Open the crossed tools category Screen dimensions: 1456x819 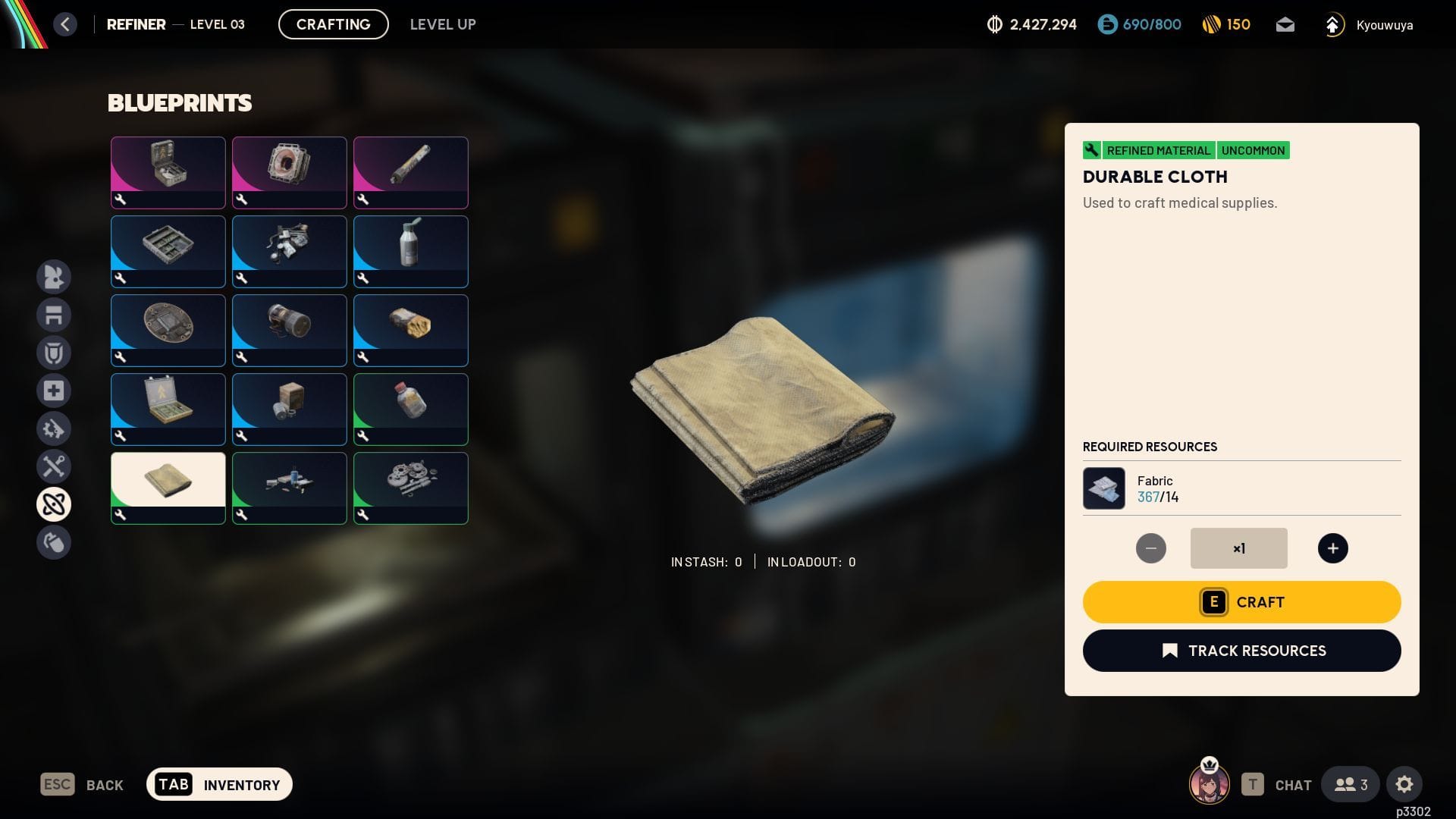pos(54,466)
